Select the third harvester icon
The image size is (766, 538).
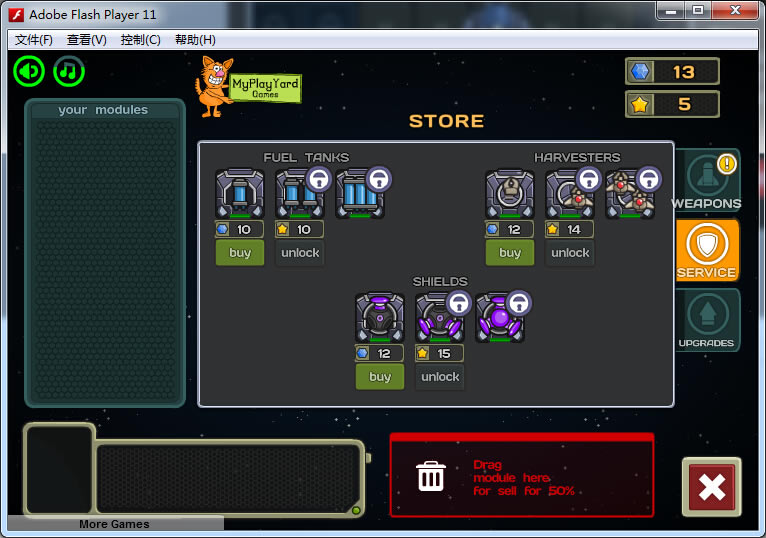pos(630,194)
